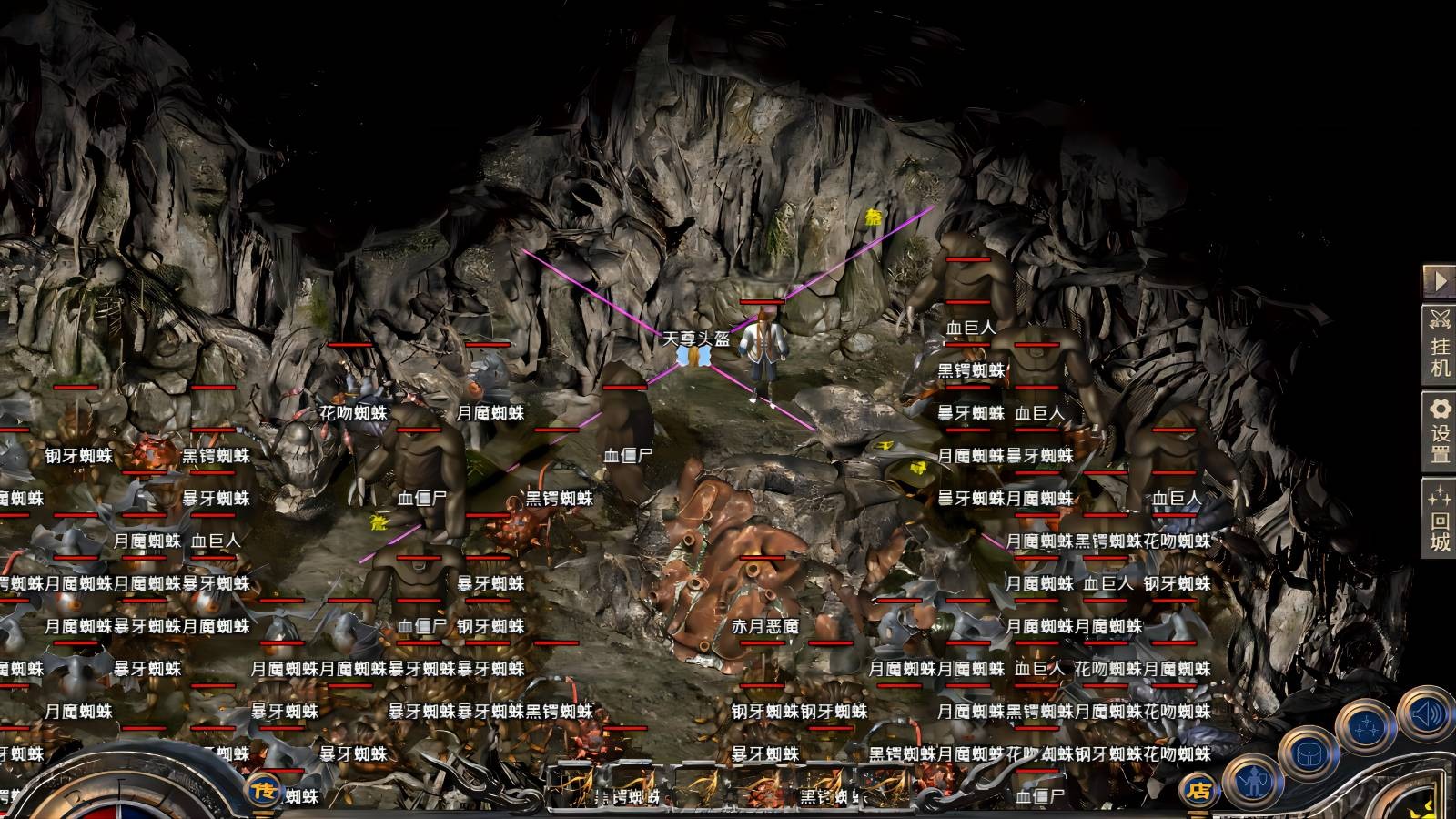Click the 月魔蜘蛛 name label
1456x819 pixels.
pos(490,413)
